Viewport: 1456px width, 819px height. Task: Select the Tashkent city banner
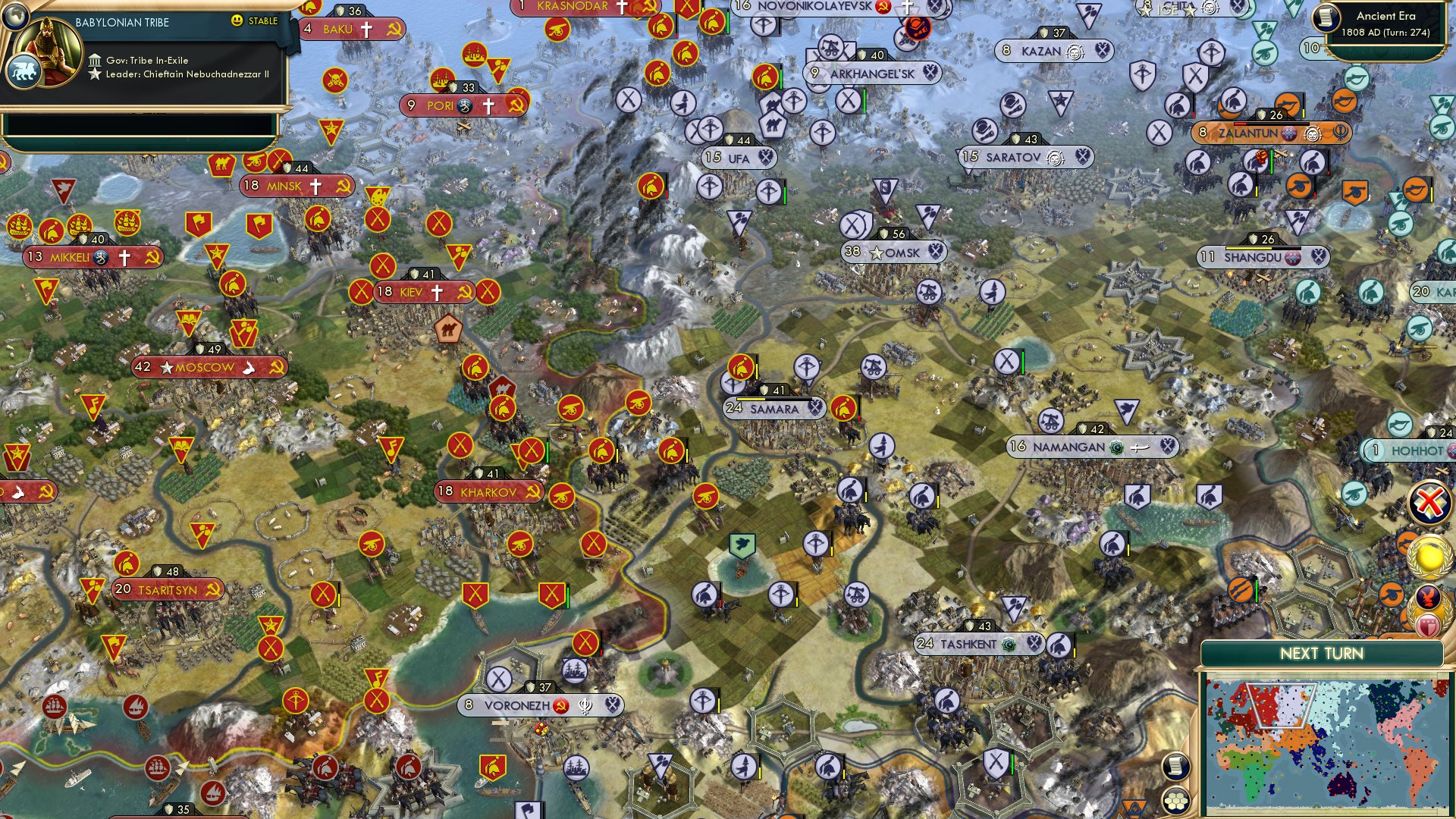[978, 642]
